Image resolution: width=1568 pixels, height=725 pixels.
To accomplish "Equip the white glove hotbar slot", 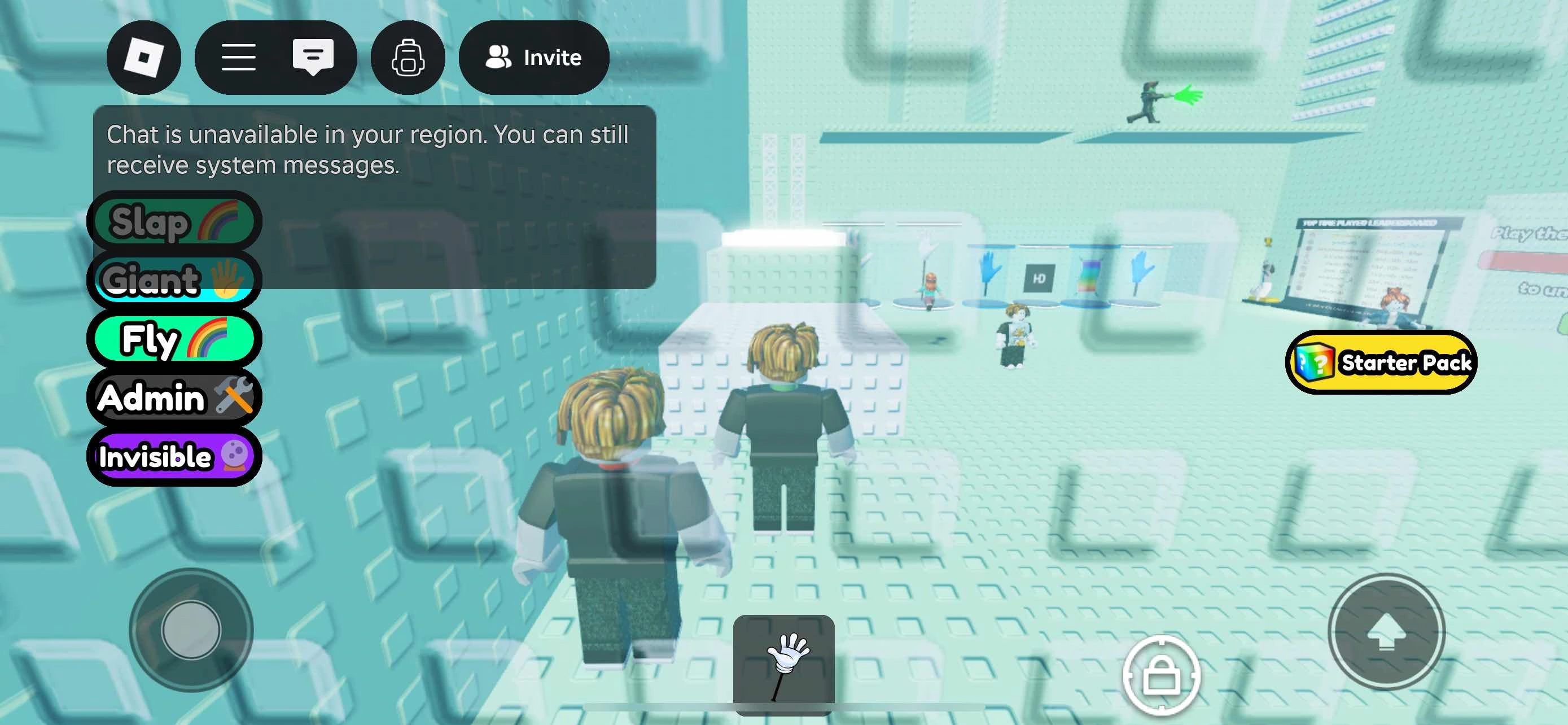I will coord(783,664).
